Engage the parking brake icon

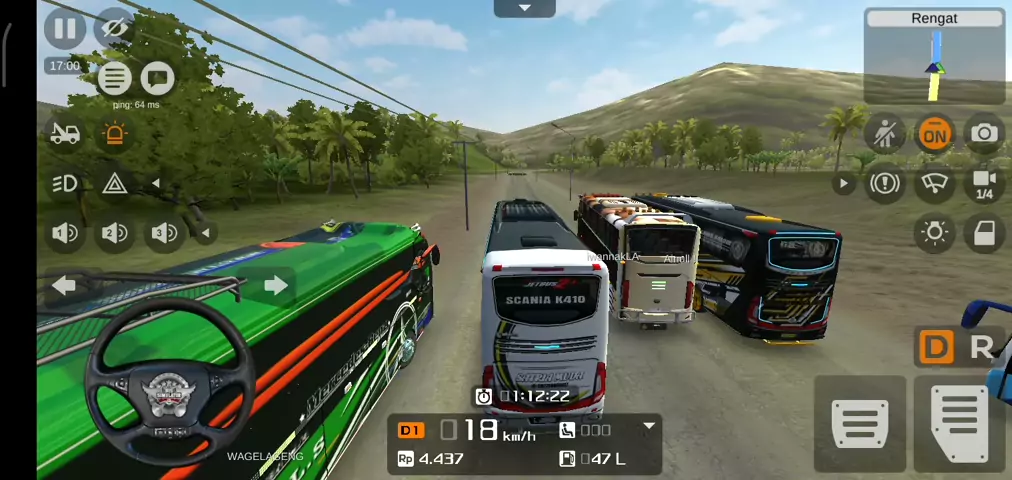point(885,183)
